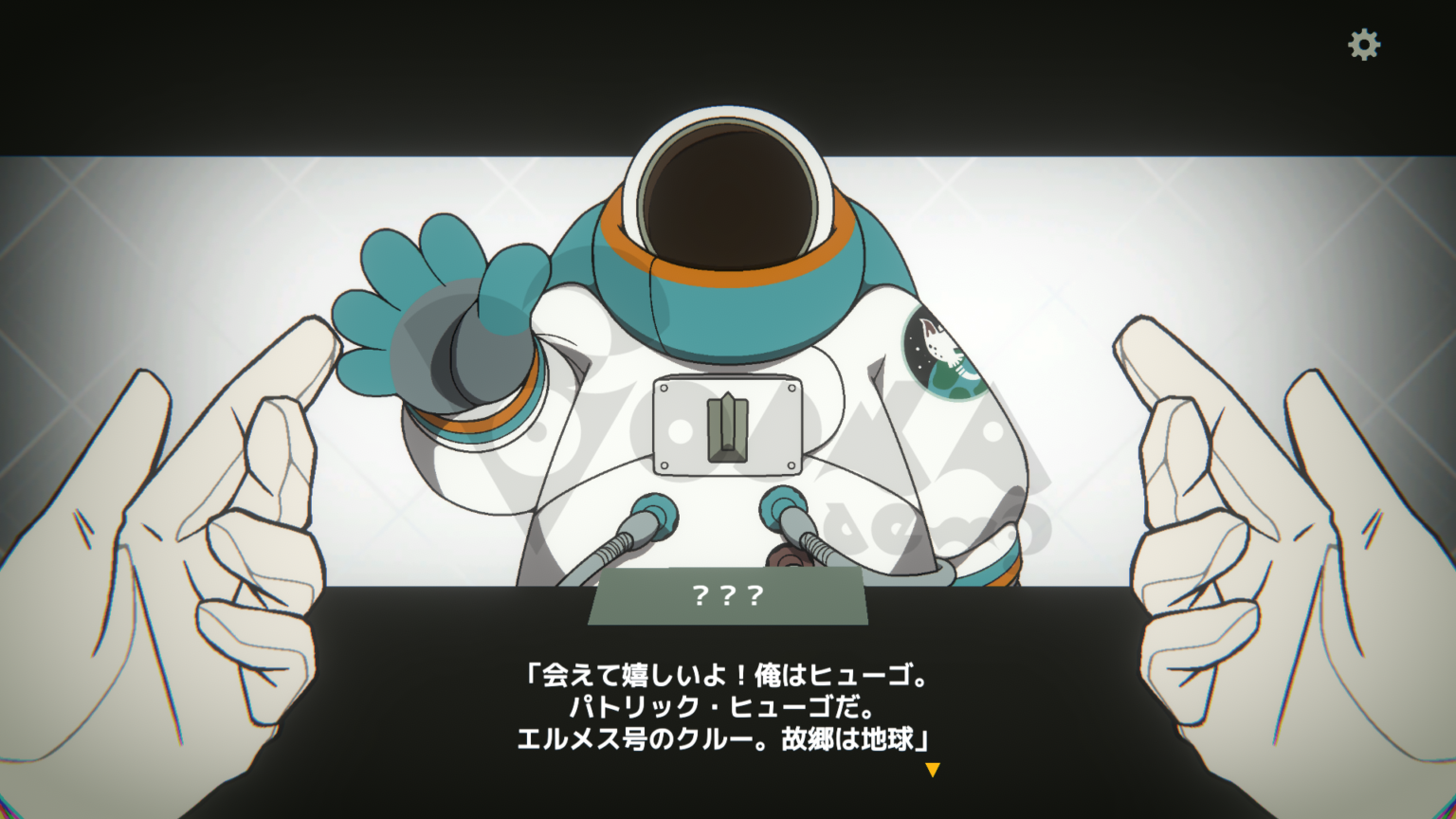Click the ??? name plate on the desk
Viewport: 1456px width, 819px height.
[730, 597]
